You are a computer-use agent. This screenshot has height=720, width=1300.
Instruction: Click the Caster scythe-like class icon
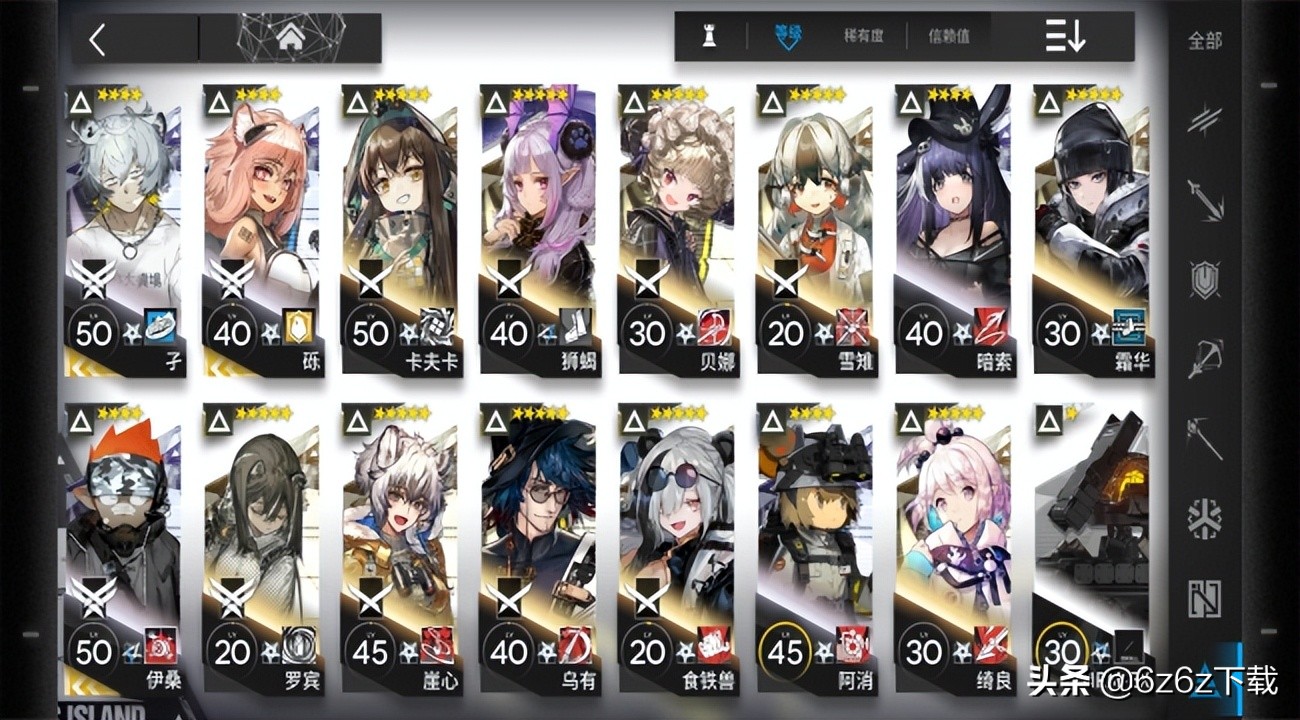click(1205, 437)
